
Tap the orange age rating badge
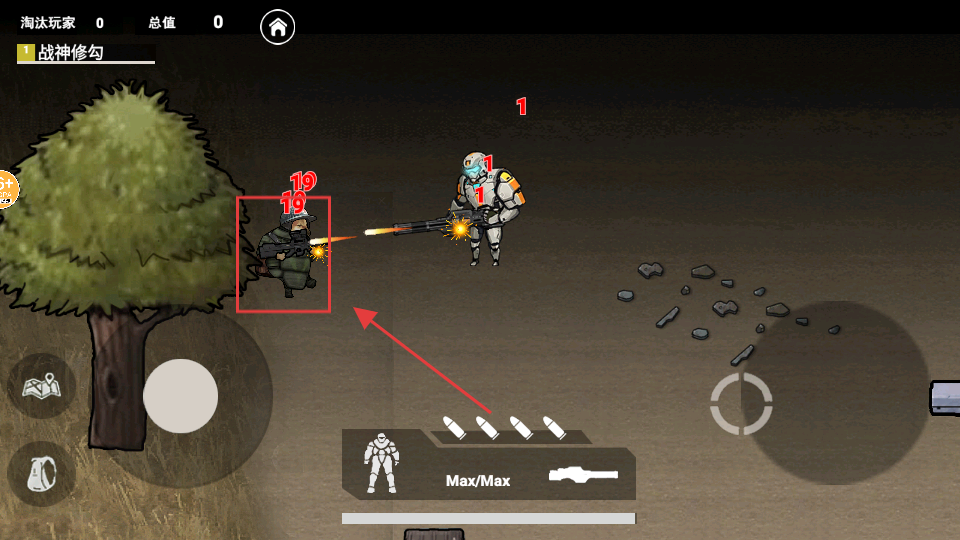pyautogui.click(x=5, y=188)
